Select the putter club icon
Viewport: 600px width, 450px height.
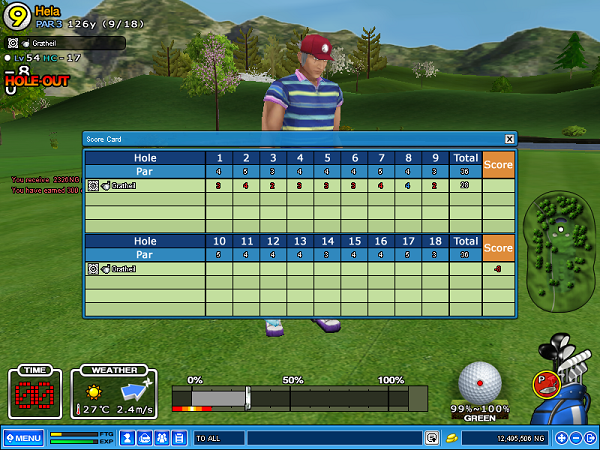(546, 381)
